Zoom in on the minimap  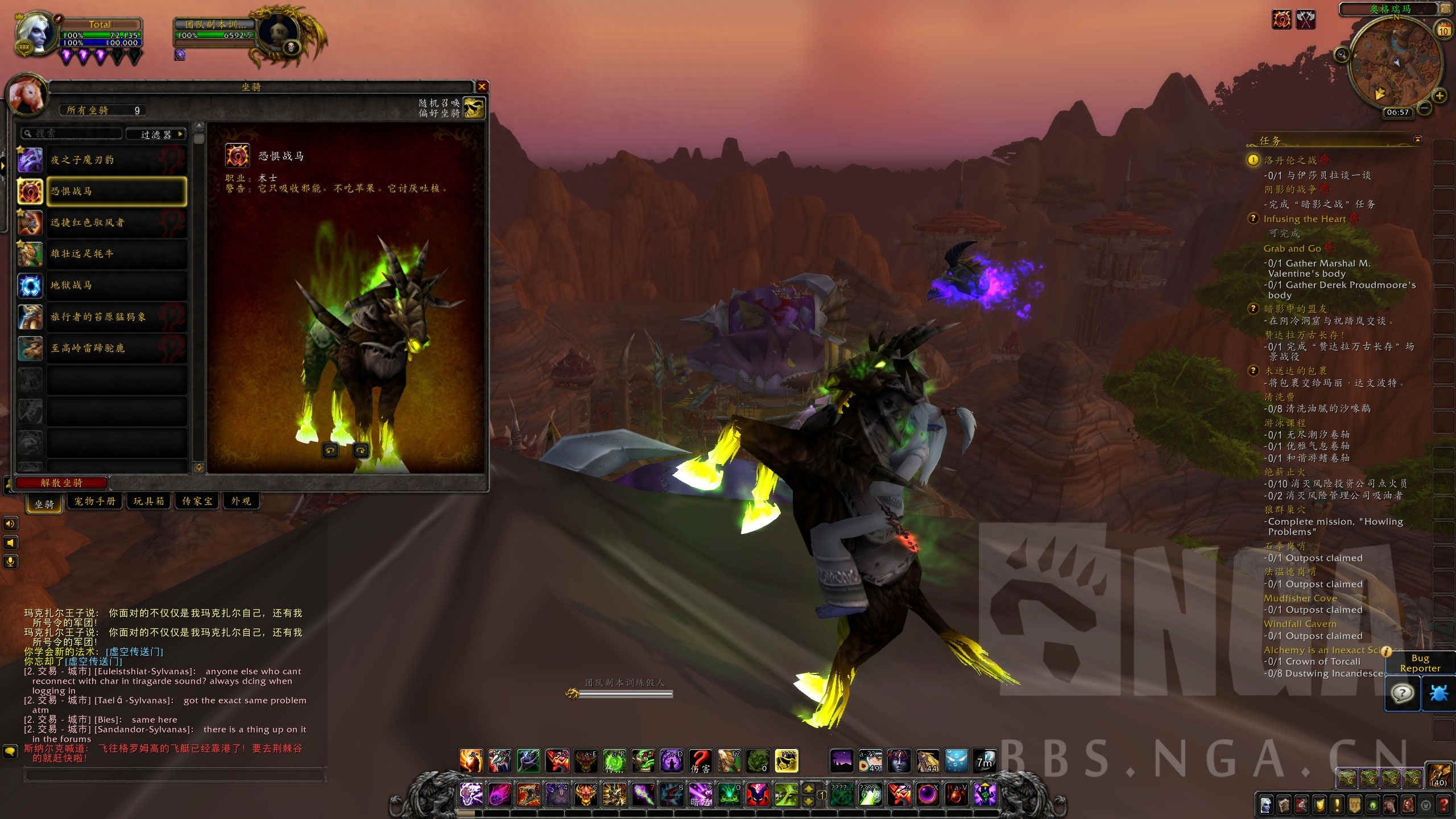pos(1440,96)
